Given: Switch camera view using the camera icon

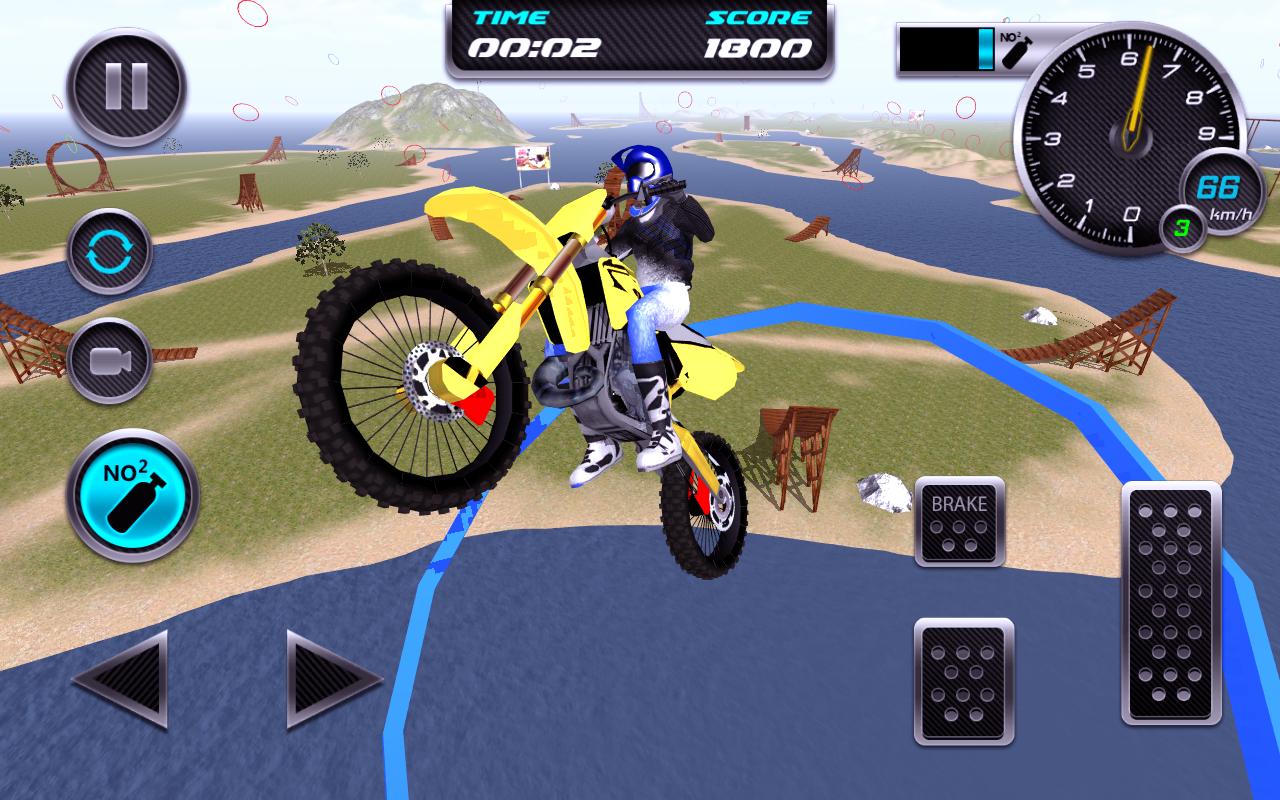Looking at the screenshot, I should point(112,360).
